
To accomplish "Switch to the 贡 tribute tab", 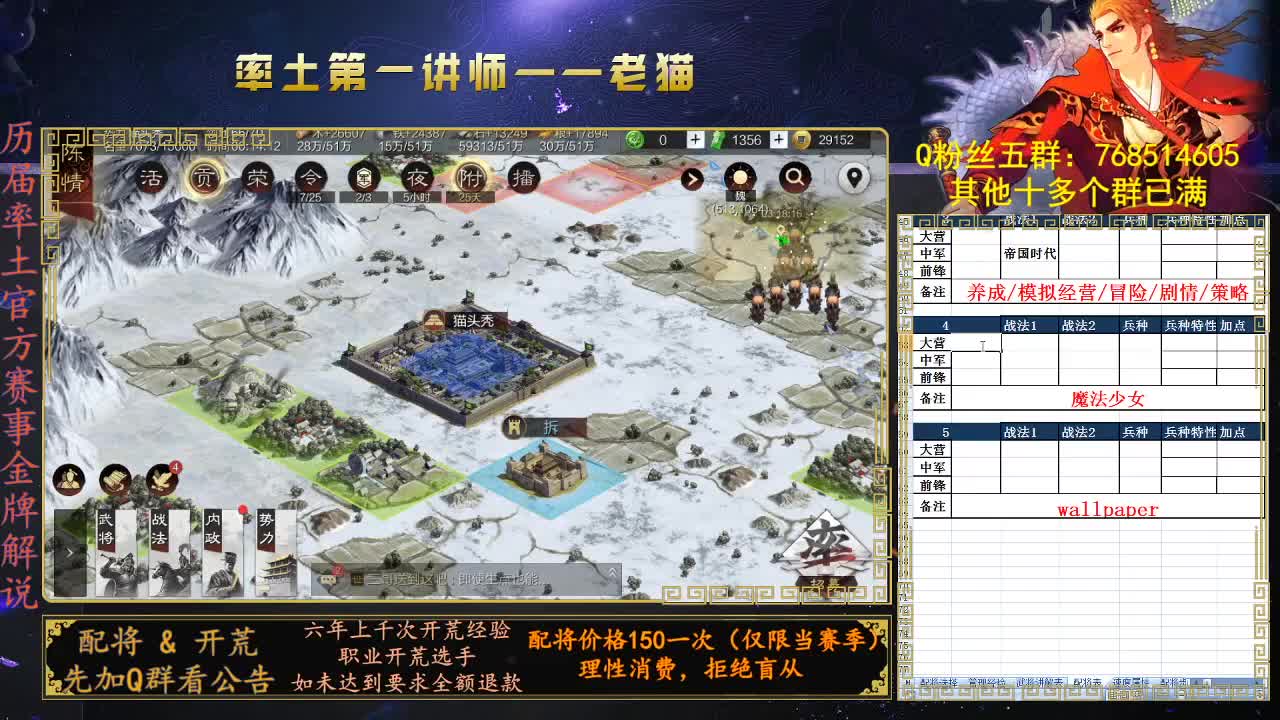I will tap(204, 177).
